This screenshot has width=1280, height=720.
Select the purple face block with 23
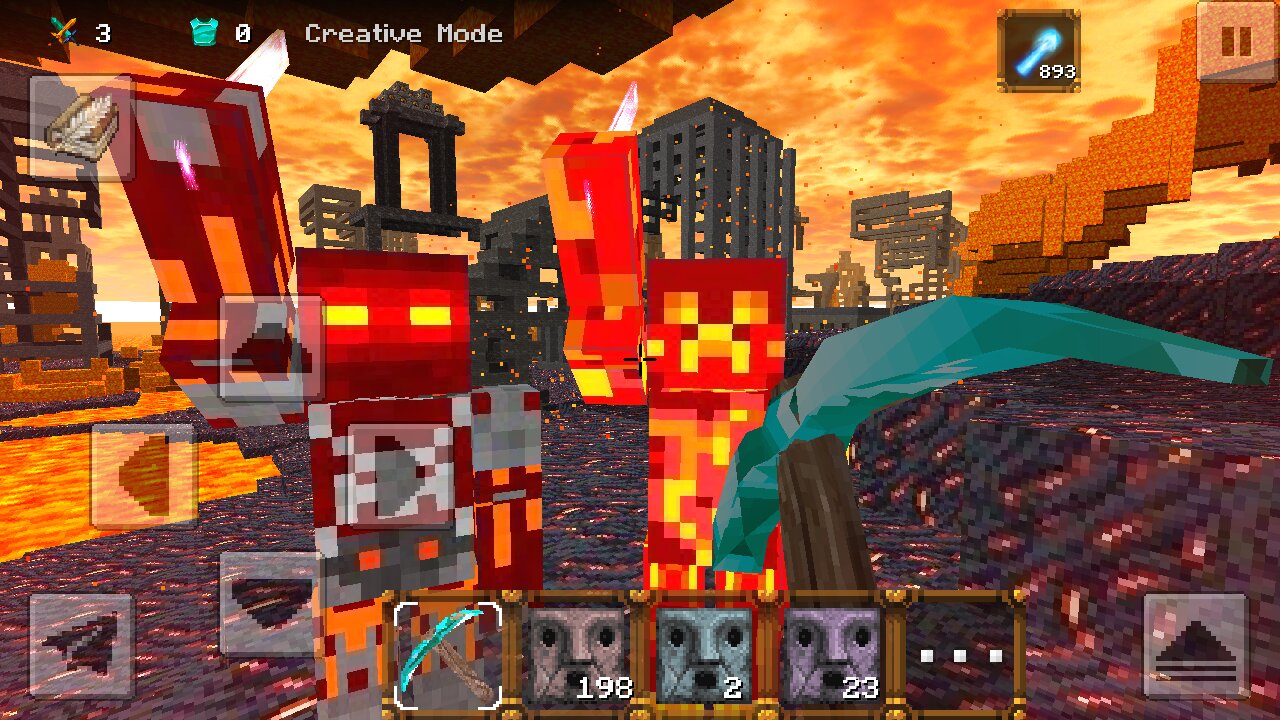(x=832, y=654)
